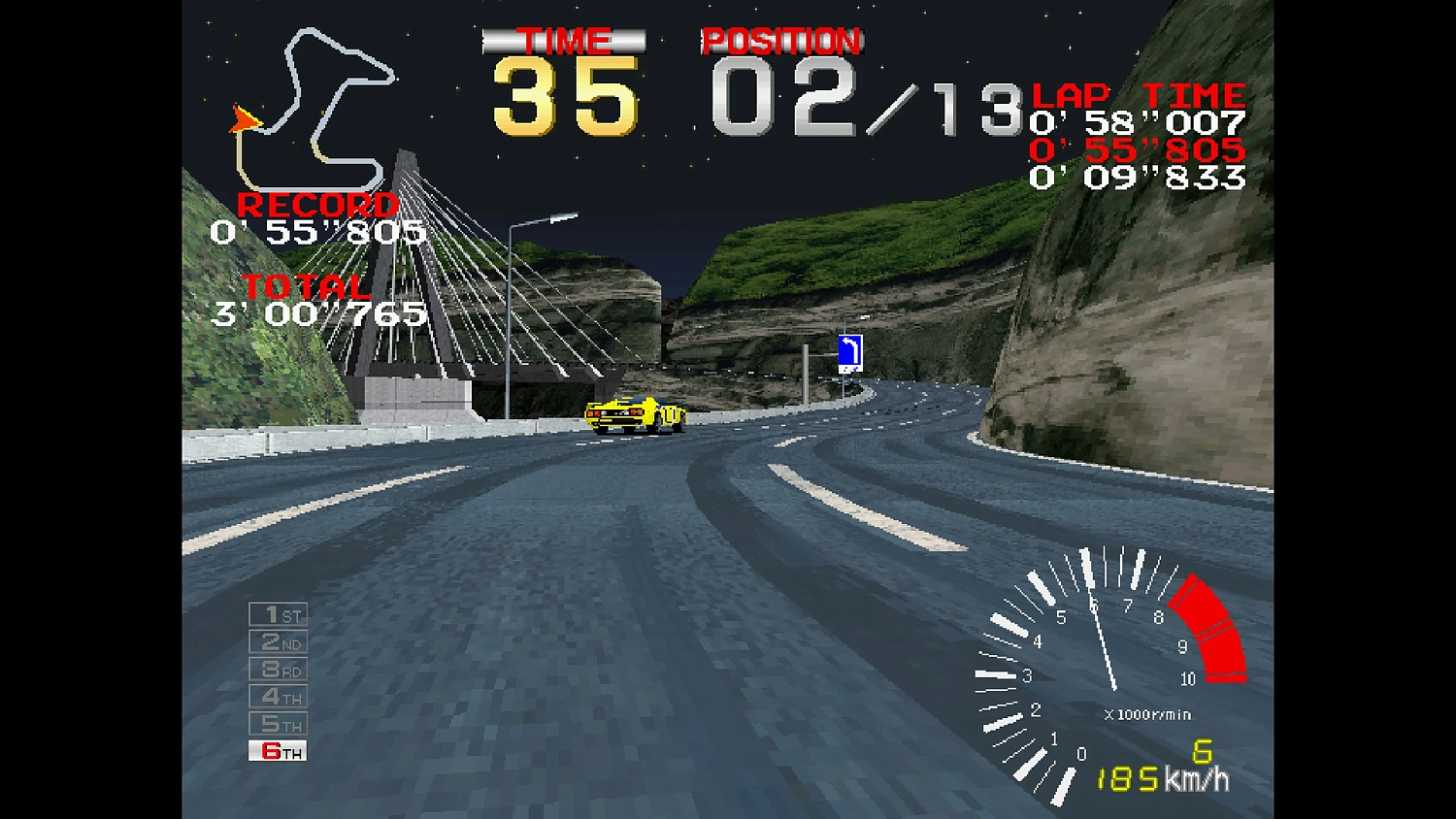The height and width of the screenshot is (819, 1456).
Task: Click the current lap time 0'09"833
Action: tap(1136, 180)
